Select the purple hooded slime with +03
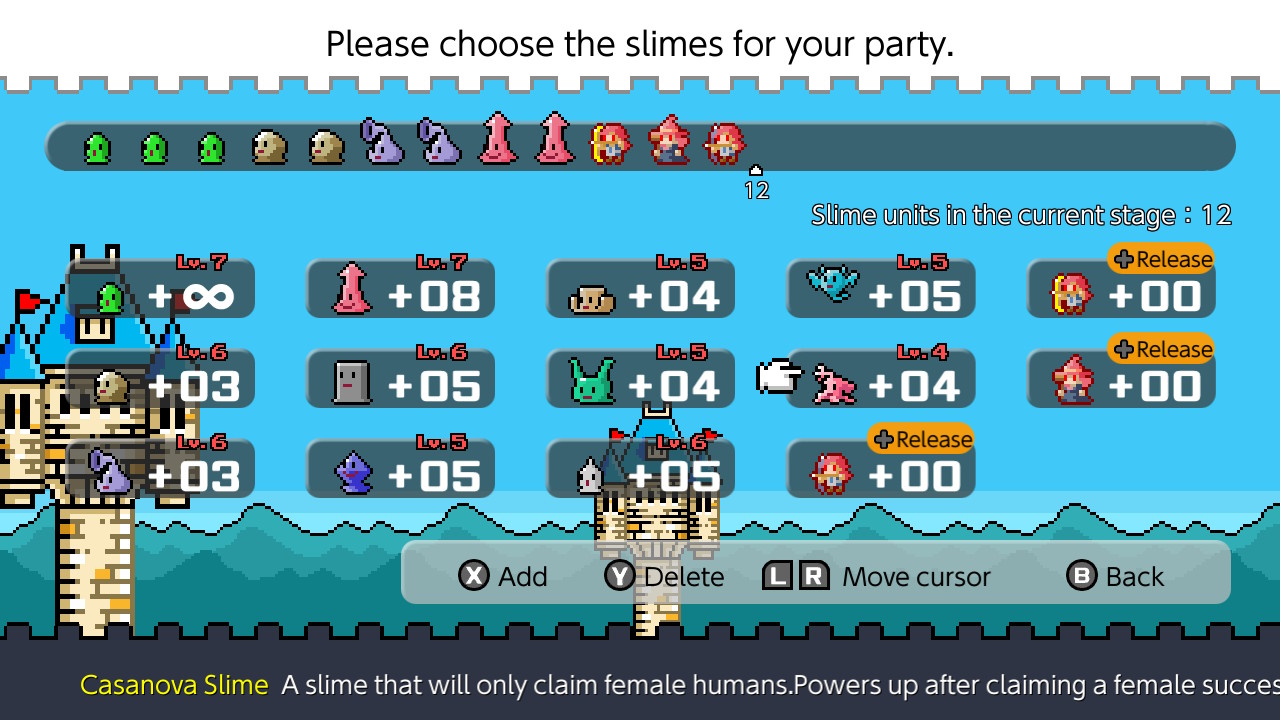The width and height of the screenshot is (1280, 720). click(160, 470)
